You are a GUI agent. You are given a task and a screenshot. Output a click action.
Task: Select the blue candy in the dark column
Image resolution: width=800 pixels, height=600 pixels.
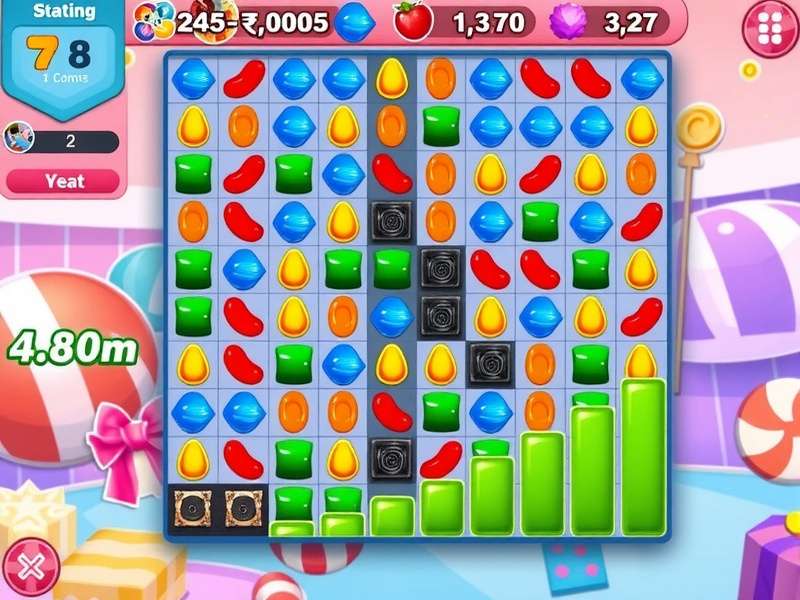pos(392,316)
